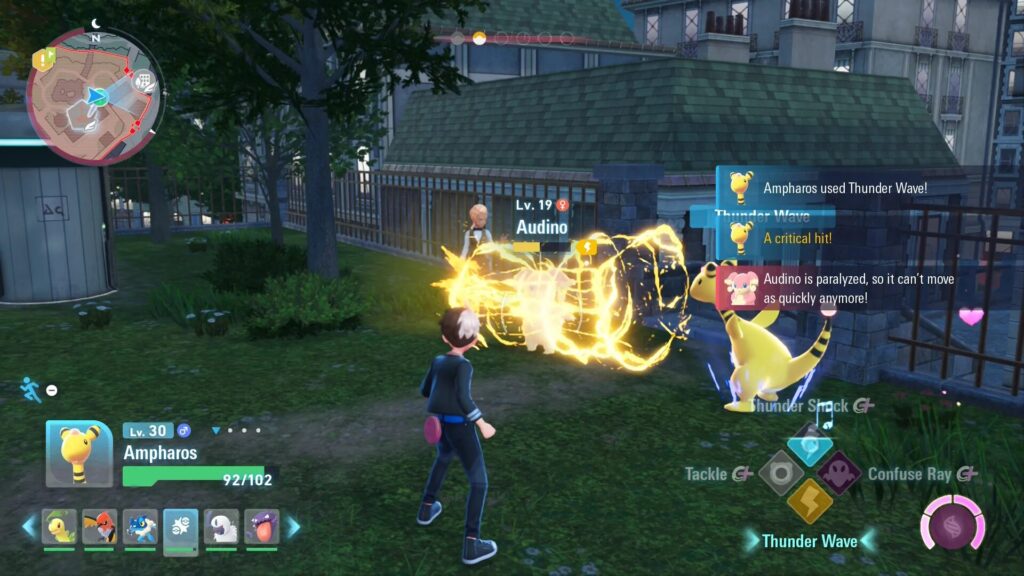
Task: Activate the pink Mega Evolution gauge
Action: tap(952, 523)
